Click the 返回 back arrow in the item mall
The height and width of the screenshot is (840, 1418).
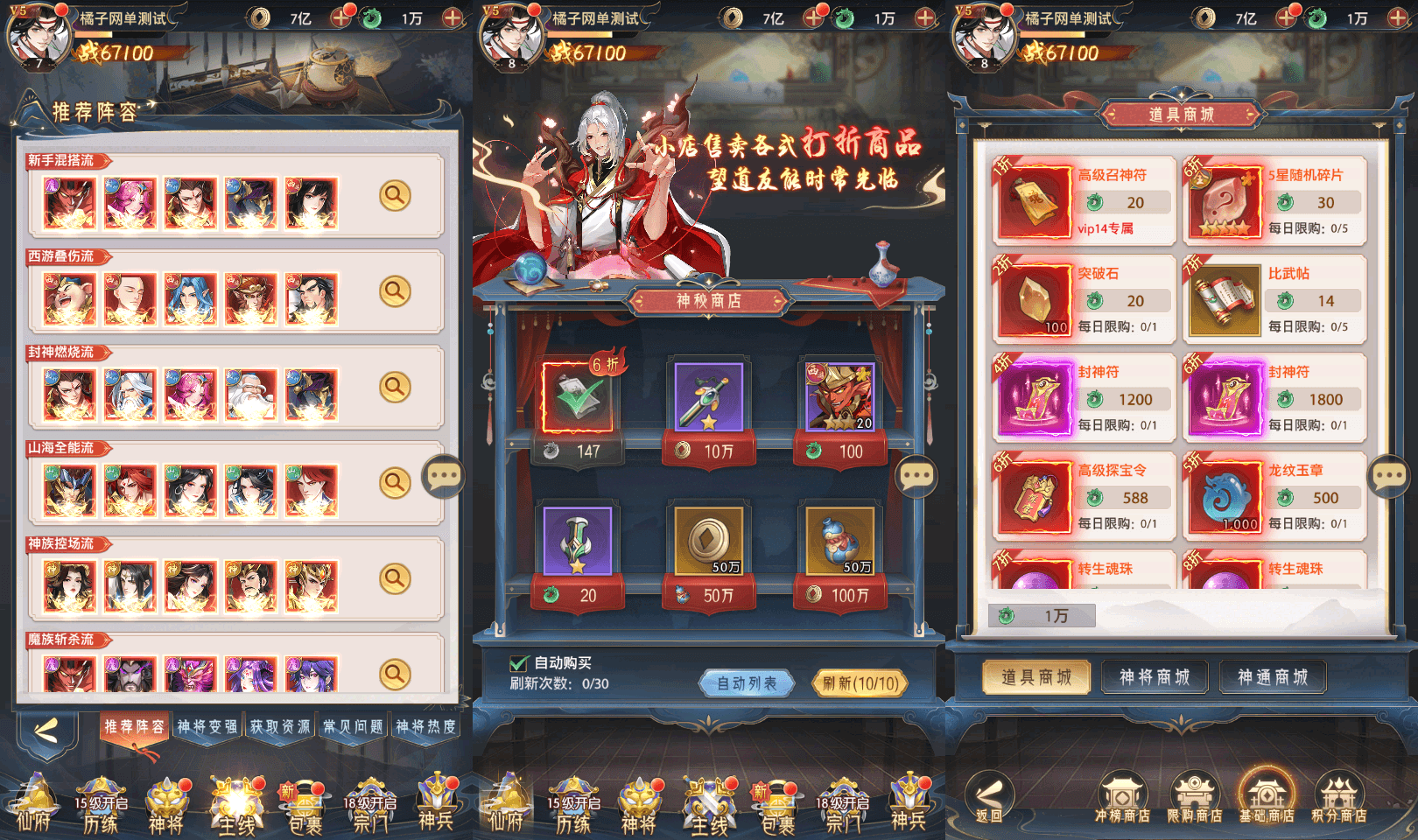[x=988, y=797]
